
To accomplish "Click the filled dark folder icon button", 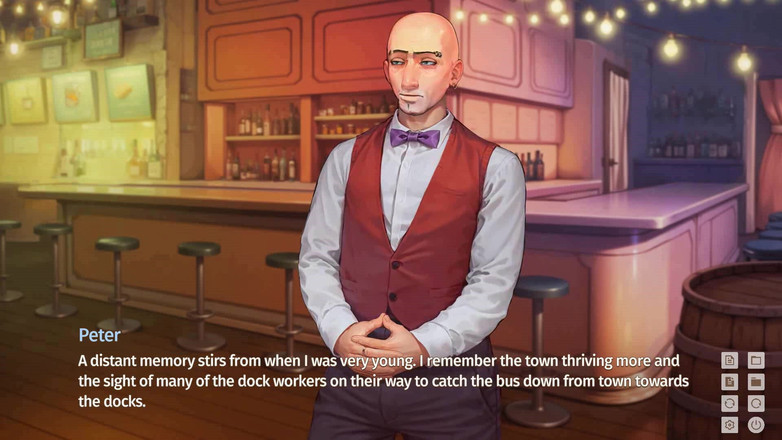I will pyautogui.click(x=756, y=382).
